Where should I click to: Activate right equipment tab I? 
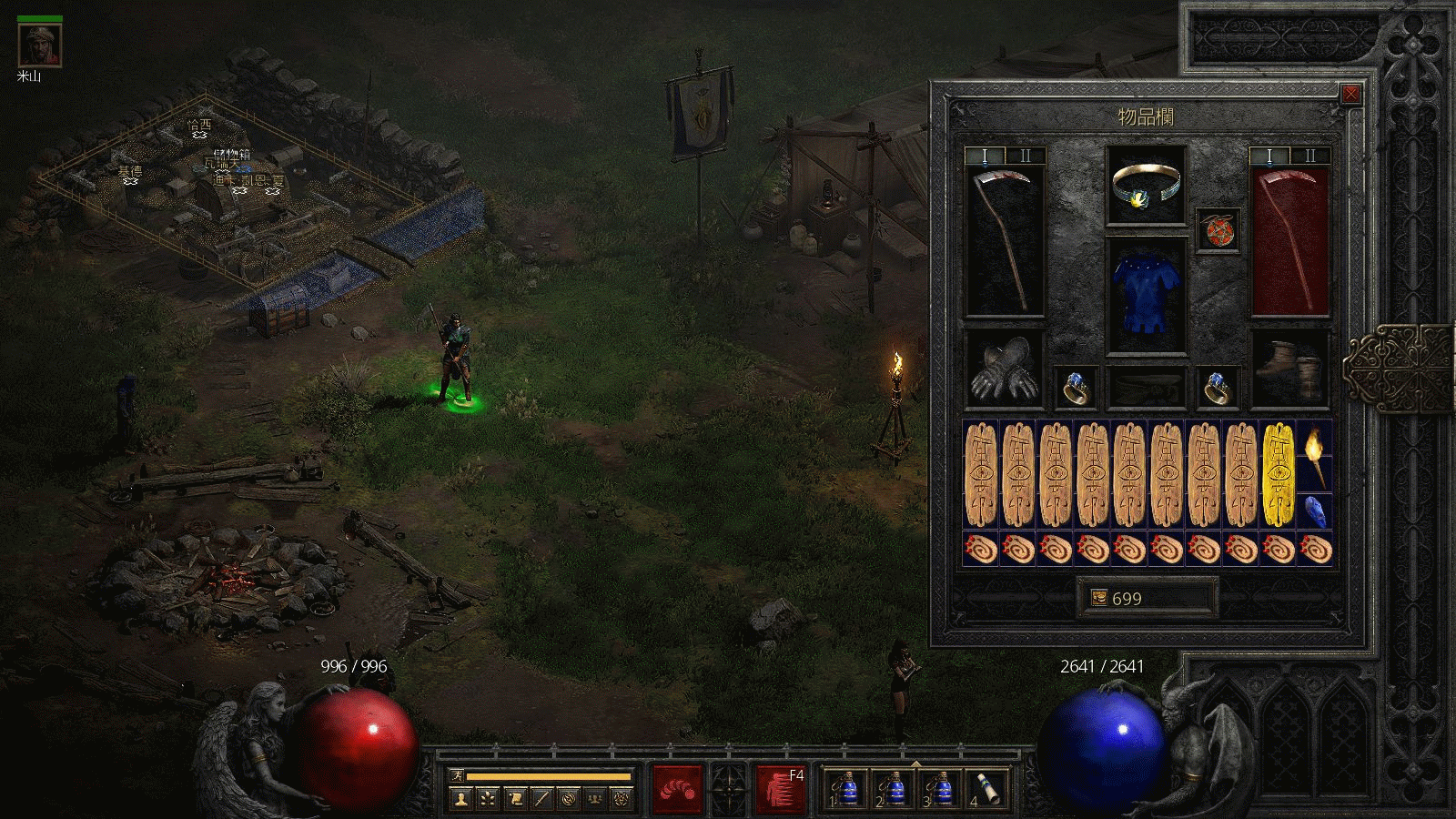click(1269, 155)
